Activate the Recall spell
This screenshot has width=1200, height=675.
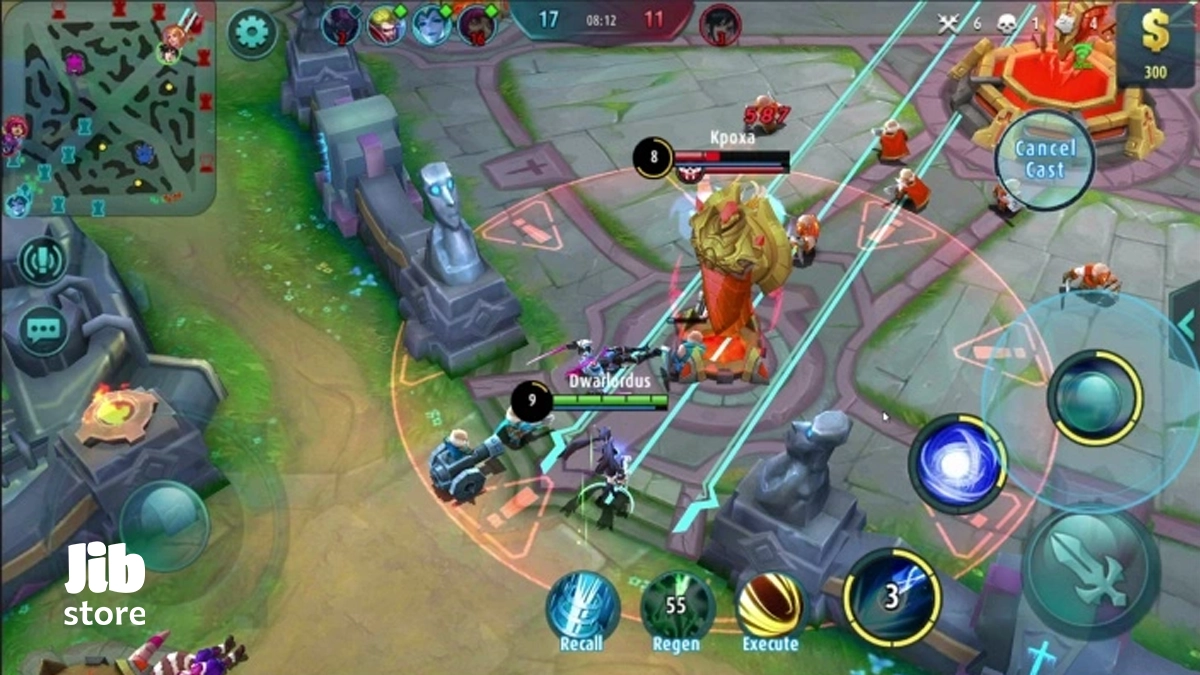pyautogui.click(x=582, y=607)
